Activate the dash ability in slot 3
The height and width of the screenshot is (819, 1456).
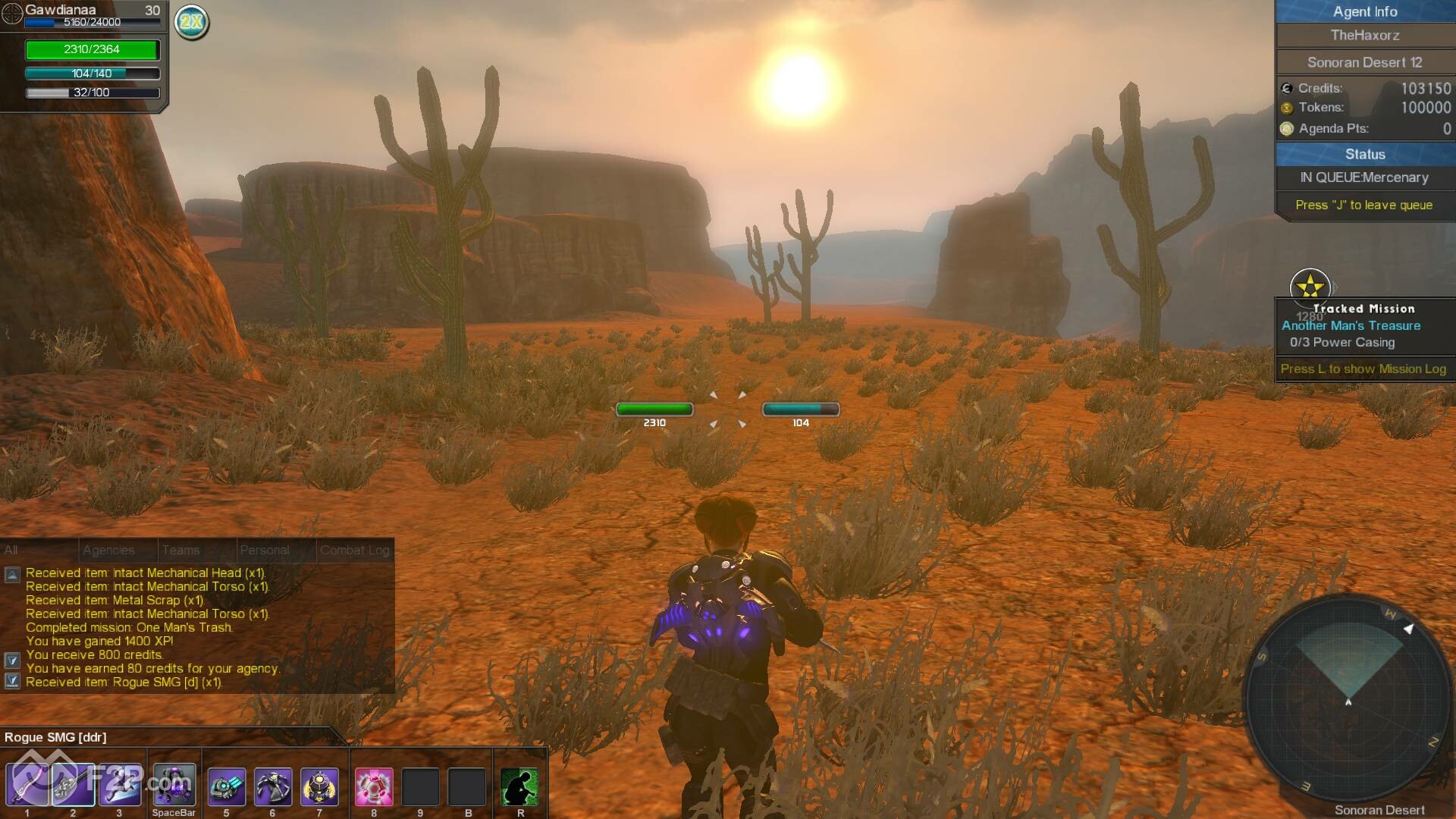click(119, 786)
